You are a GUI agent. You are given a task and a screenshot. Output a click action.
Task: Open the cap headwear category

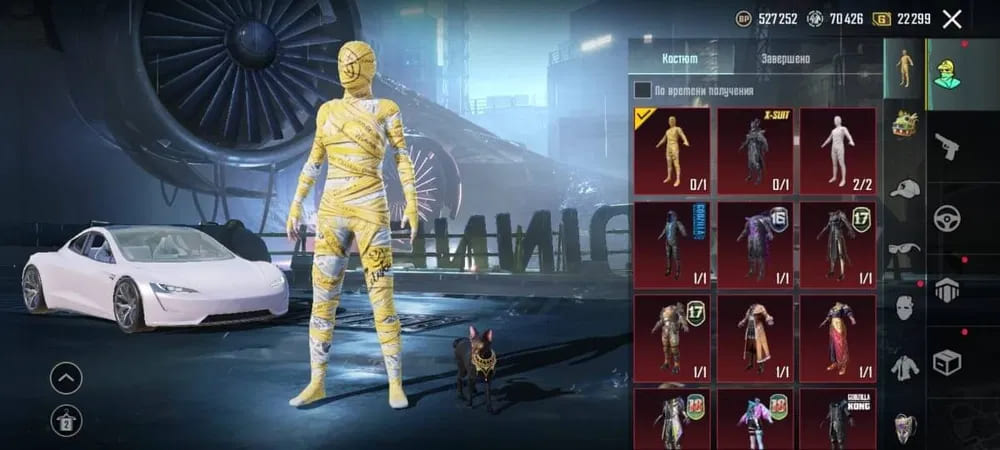coord(905,188)
